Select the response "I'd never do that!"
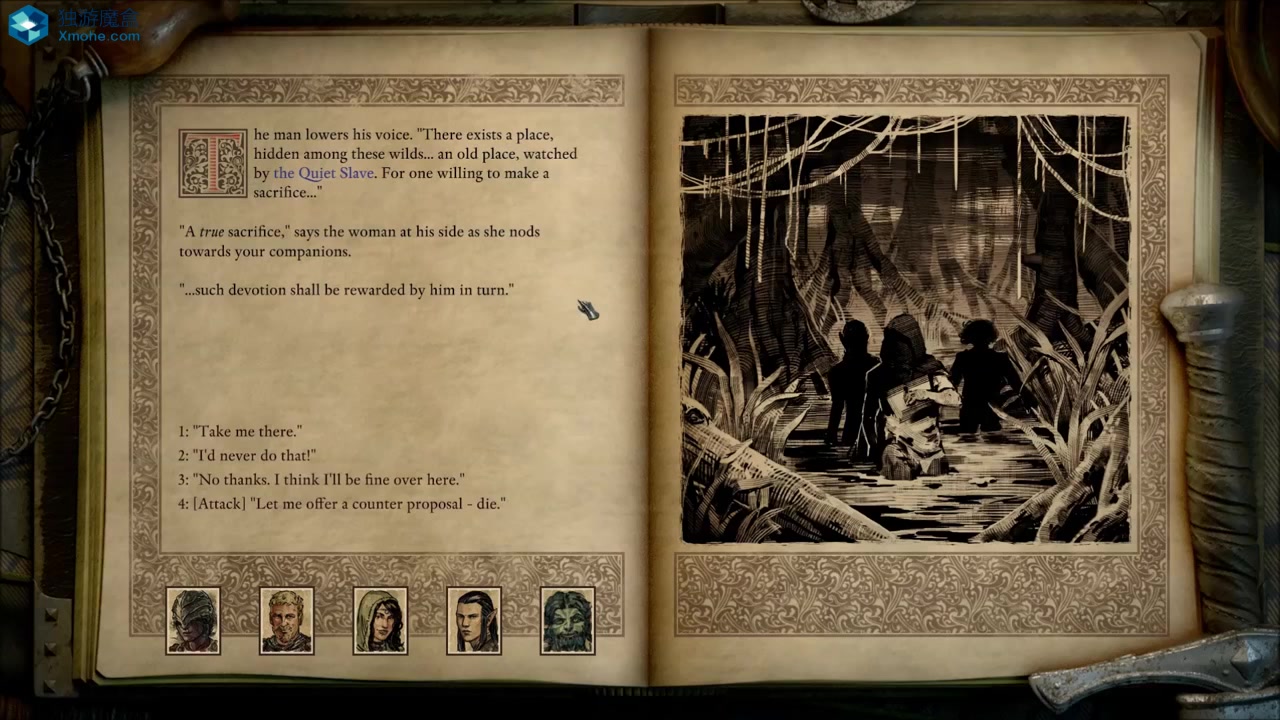This screenshot has height=720, width=1280. pos(247,456)
